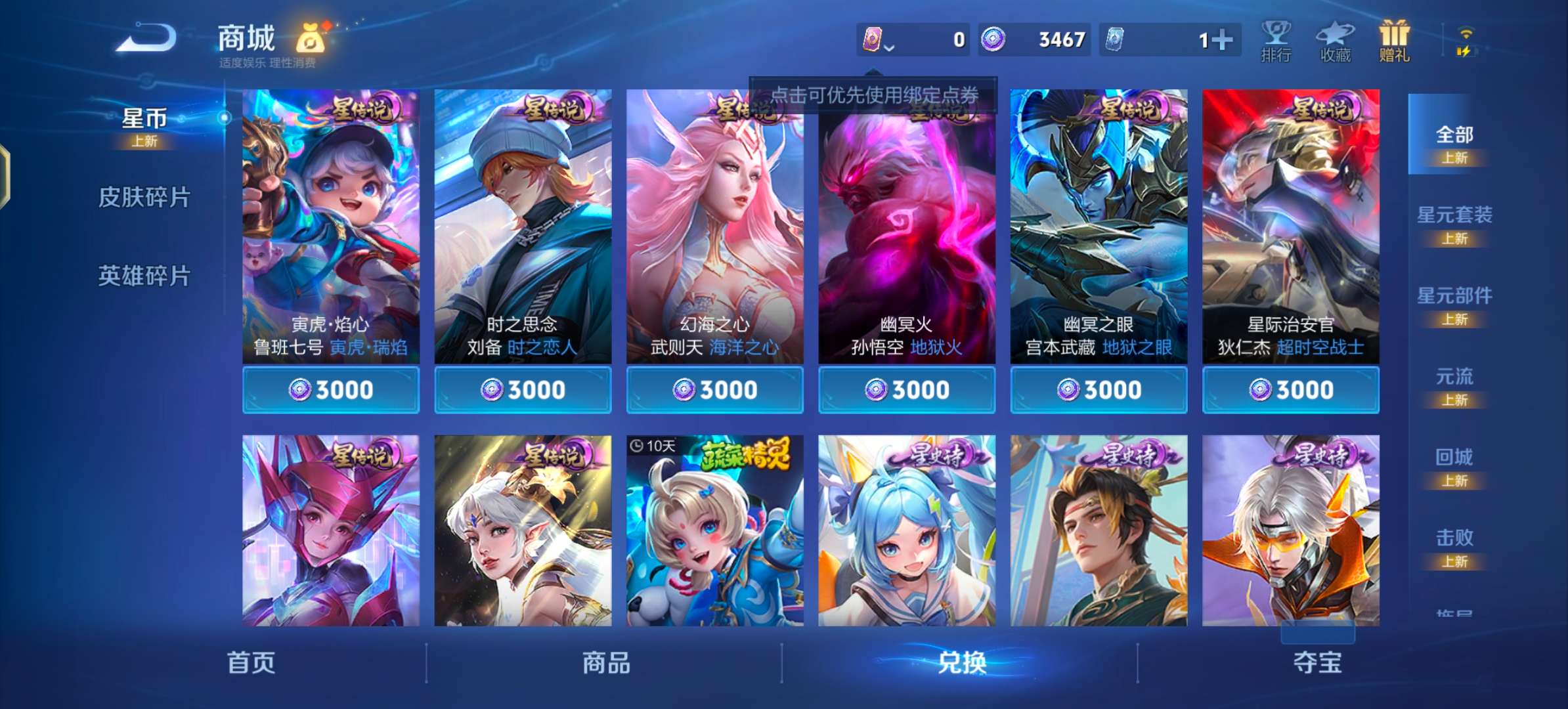Image resolution: width=1568 pixels, height=709 pixels.
Task: Buy 鲁班七号 寅虎·焰心 skin for 3000 coins
Action: click(330, 389)
